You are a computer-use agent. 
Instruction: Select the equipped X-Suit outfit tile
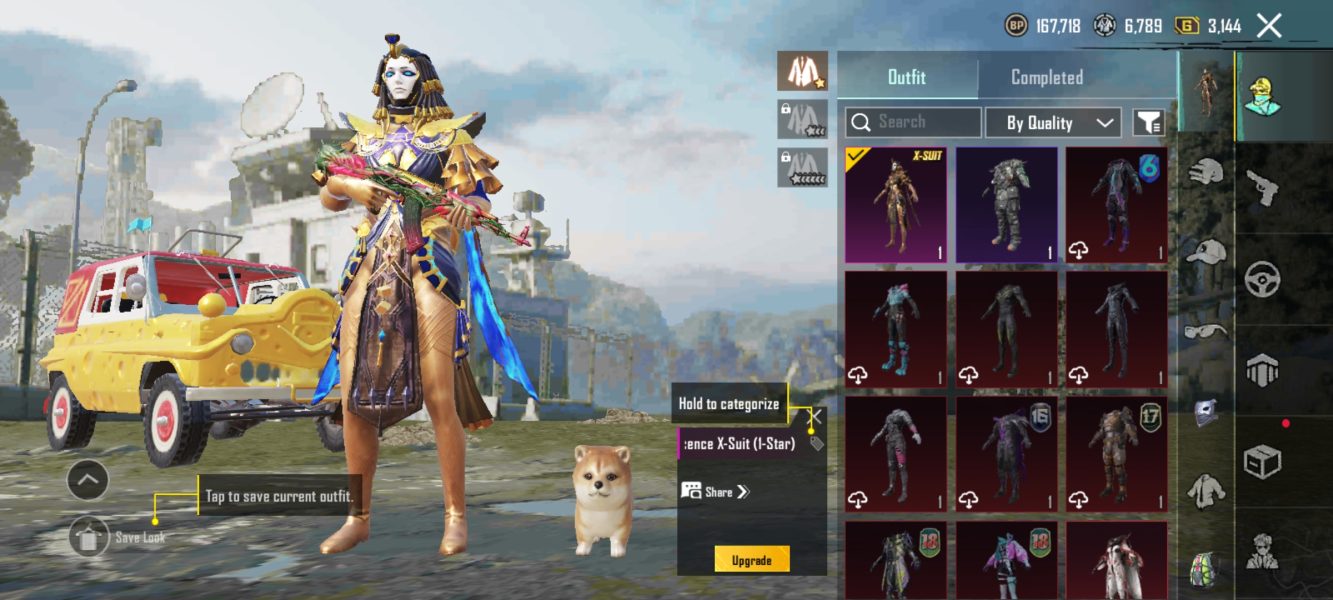(896, 205)
